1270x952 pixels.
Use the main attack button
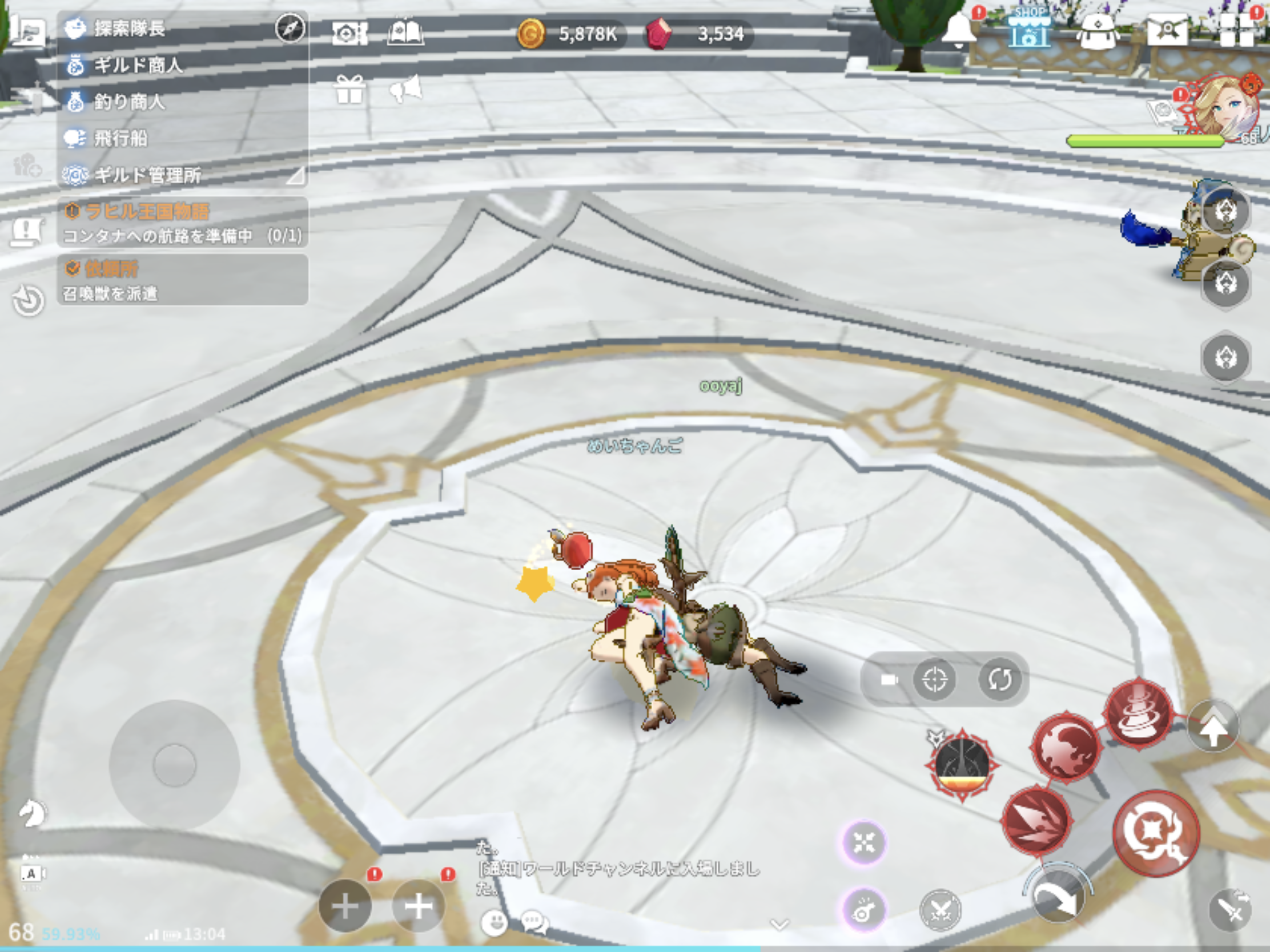coord(1155,833)
